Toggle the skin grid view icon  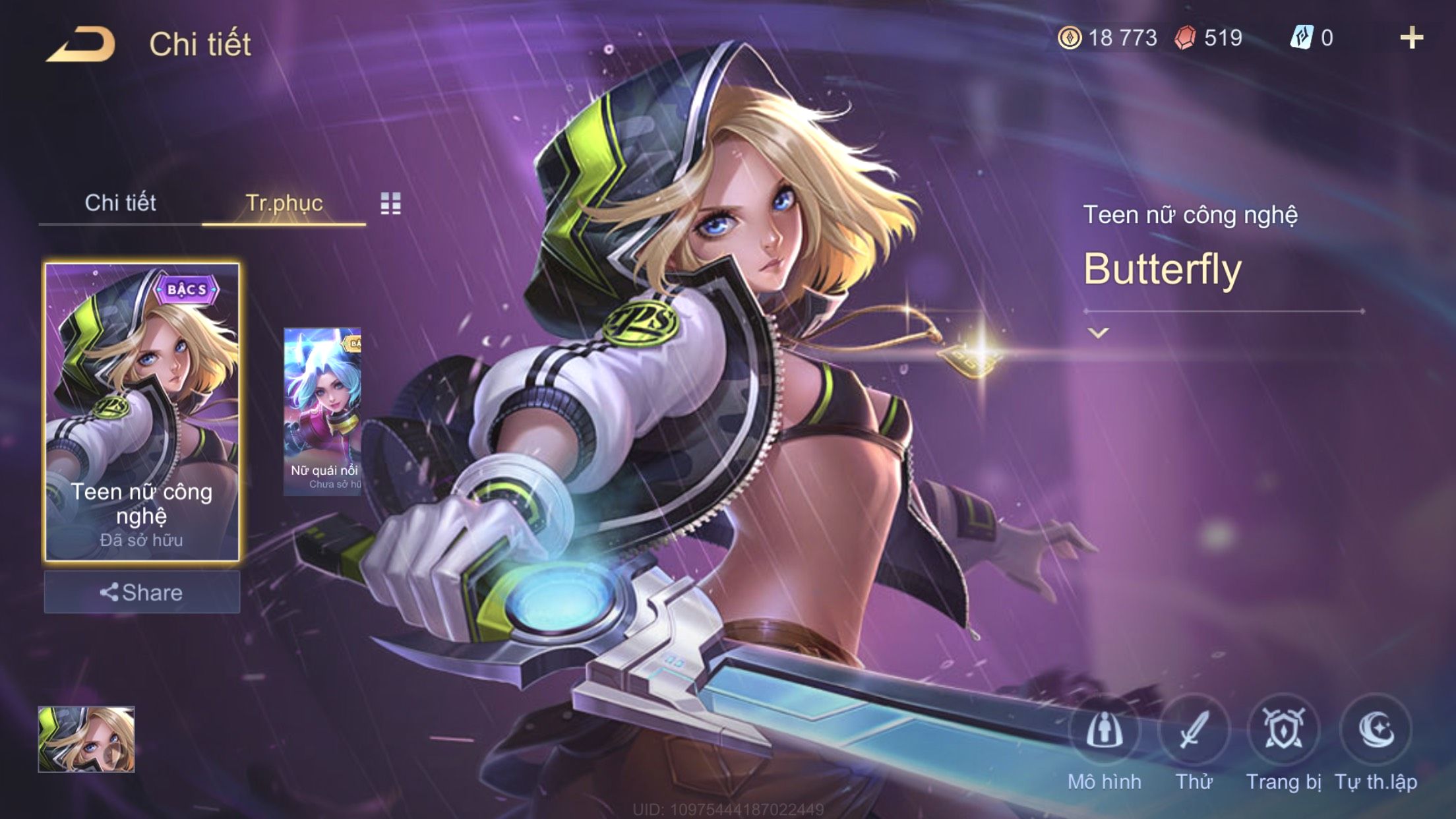[x=390, y=204]
